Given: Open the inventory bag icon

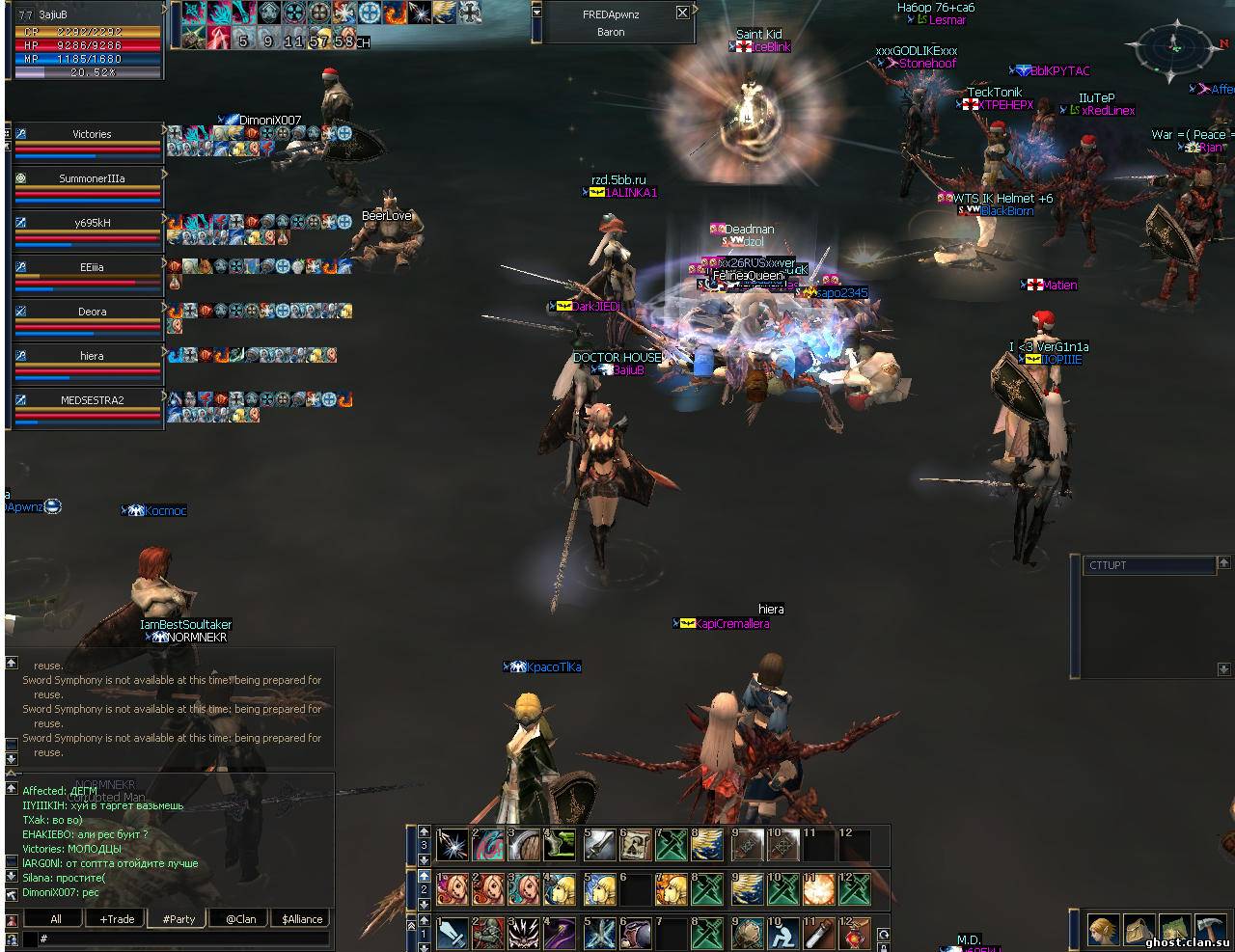Looking at the screenshot, I should click(1139, 929).
